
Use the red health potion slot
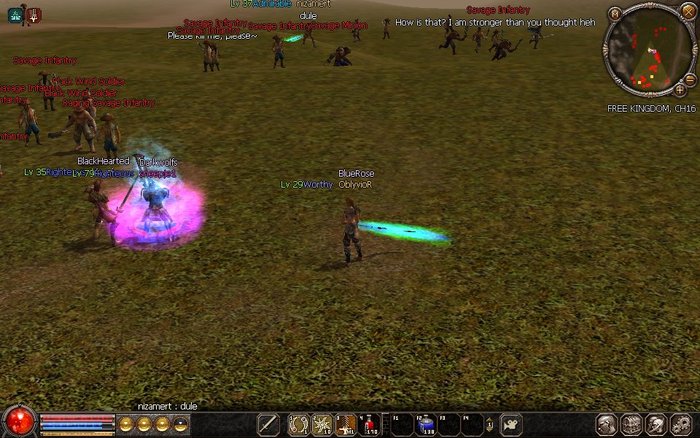[x=370, y=425]
